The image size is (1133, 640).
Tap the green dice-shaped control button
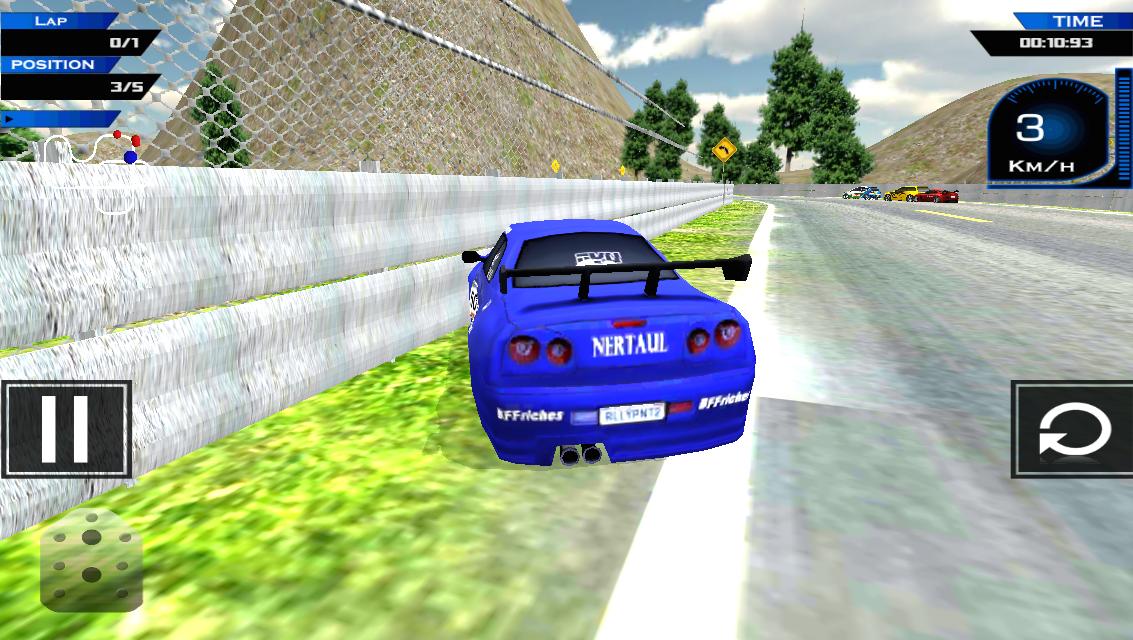[91, 558]
